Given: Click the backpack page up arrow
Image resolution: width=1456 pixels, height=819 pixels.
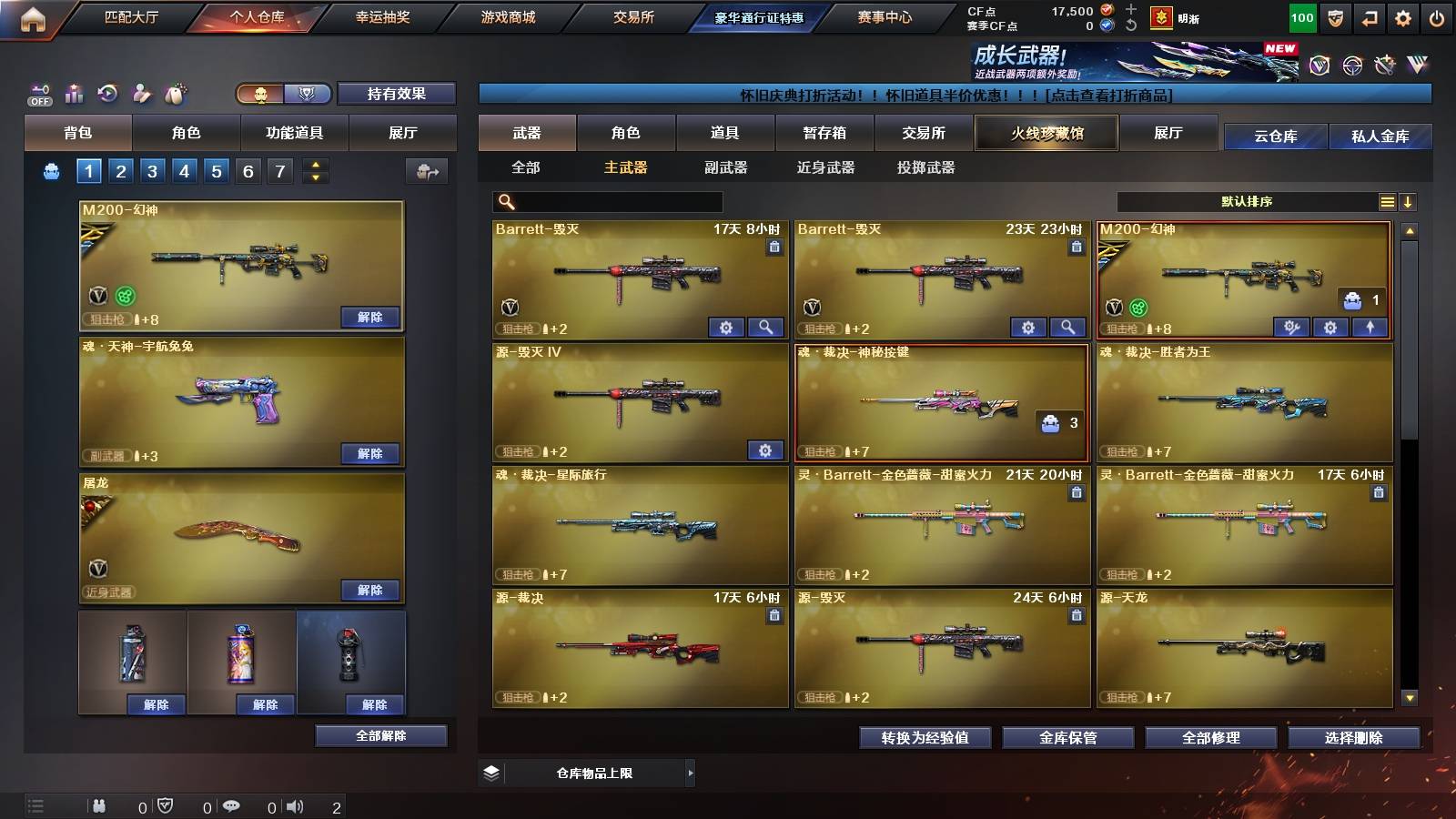Looking at the screenshot, I should pos(313,164).
